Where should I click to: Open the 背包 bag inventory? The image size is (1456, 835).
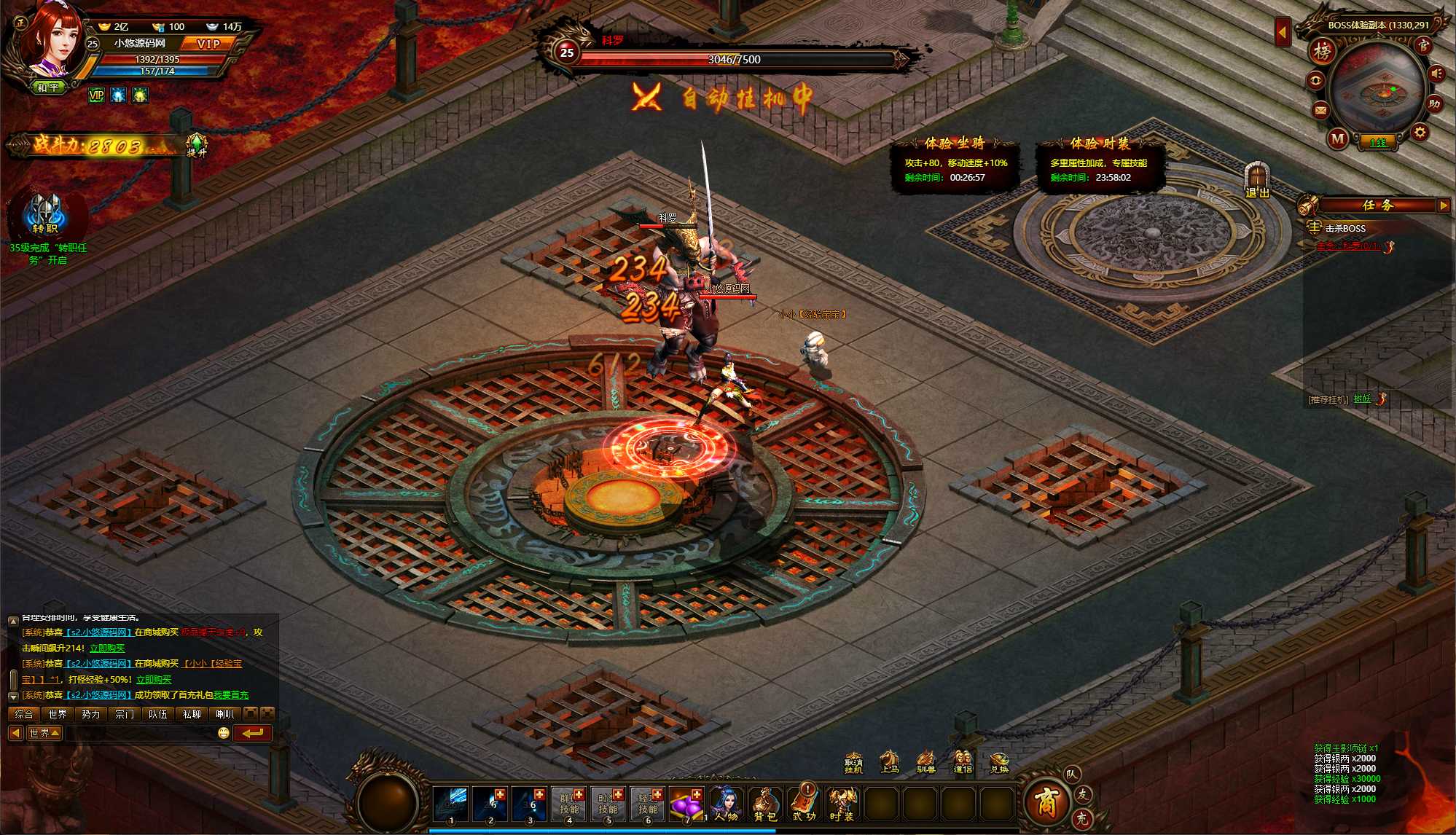764,804
